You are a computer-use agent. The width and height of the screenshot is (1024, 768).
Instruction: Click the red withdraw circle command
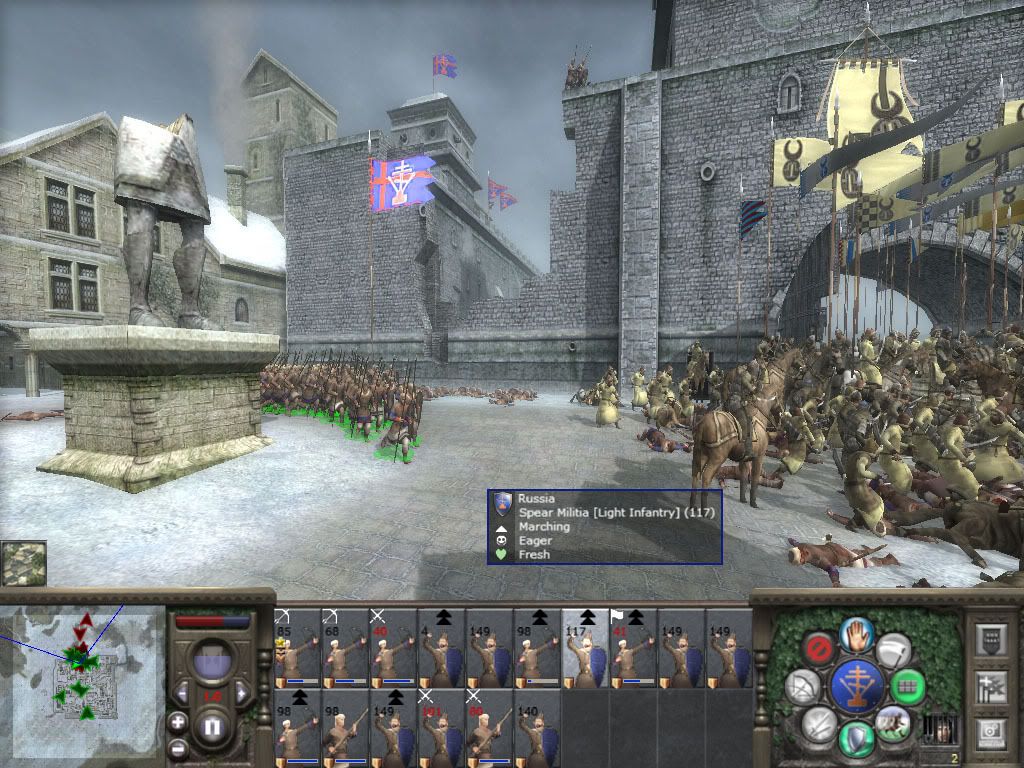click(x=820, y=650)
